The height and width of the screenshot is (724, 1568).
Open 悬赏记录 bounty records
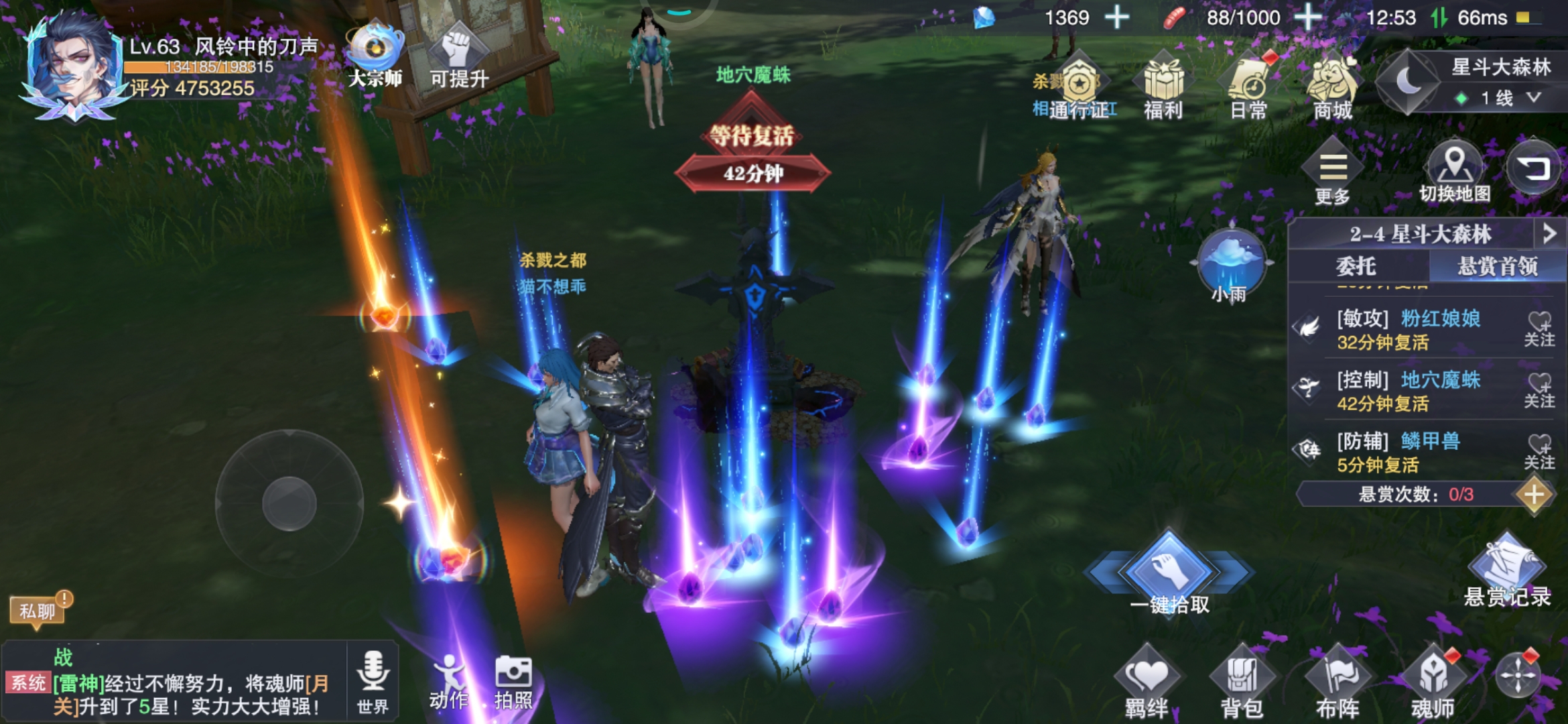coord(1507,570)
